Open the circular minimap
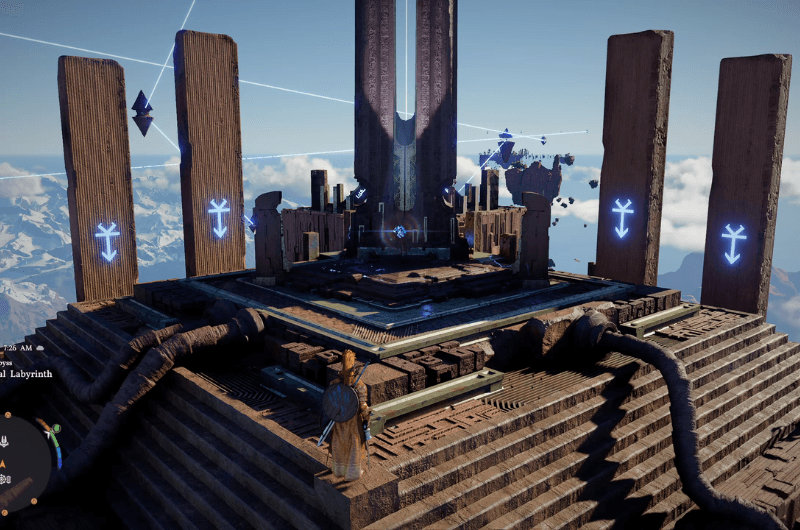The width and height of the screenshot is (800, 530). tap(20, 462)
